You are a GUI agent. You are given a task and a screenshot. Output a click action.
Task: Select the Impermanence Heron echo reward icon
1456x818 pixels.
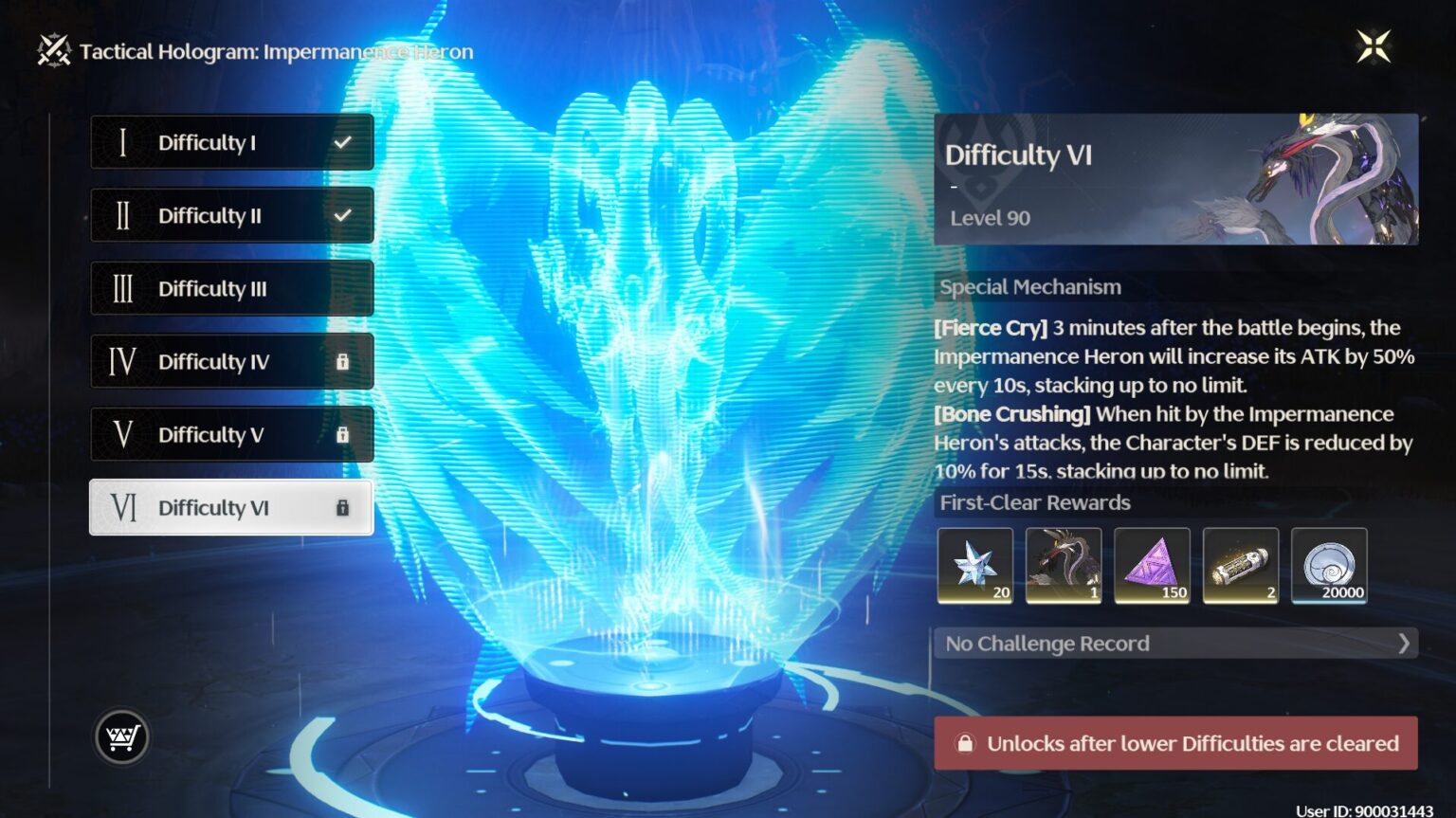1064,565
